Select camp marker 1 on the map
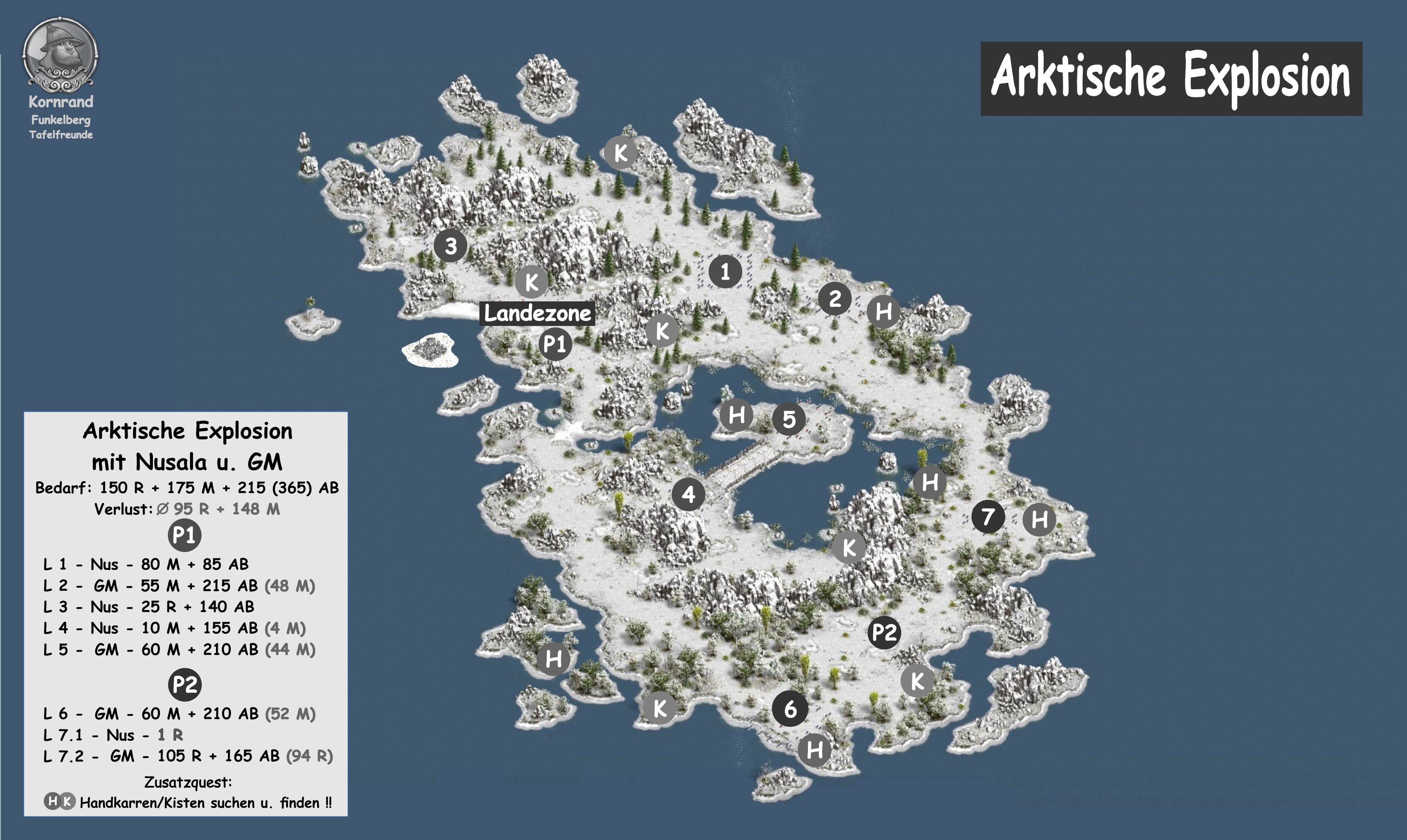 (x=725, y=271)
